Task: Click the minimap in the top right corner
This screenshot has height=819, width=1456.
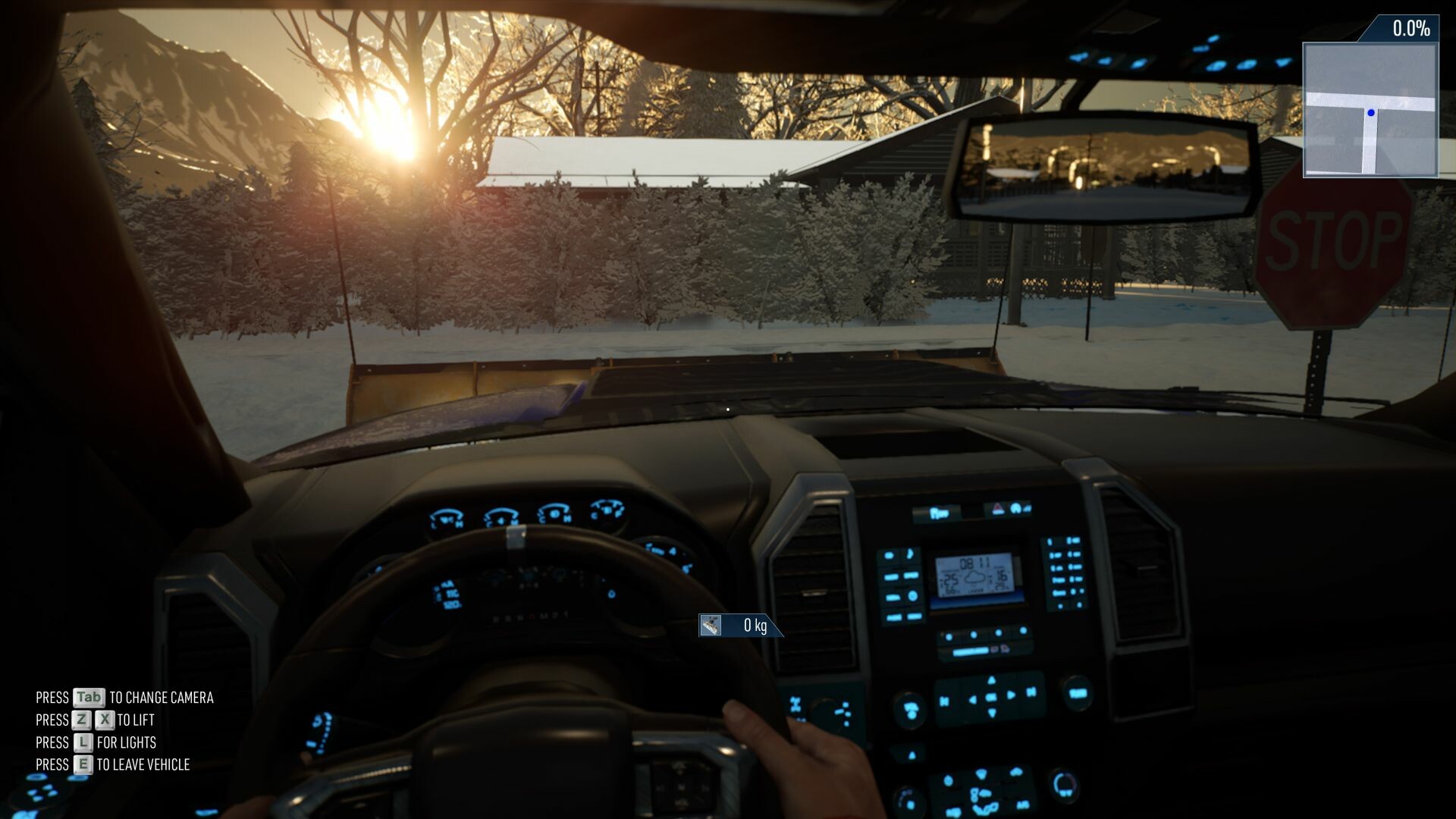Action: [1373, 110]
